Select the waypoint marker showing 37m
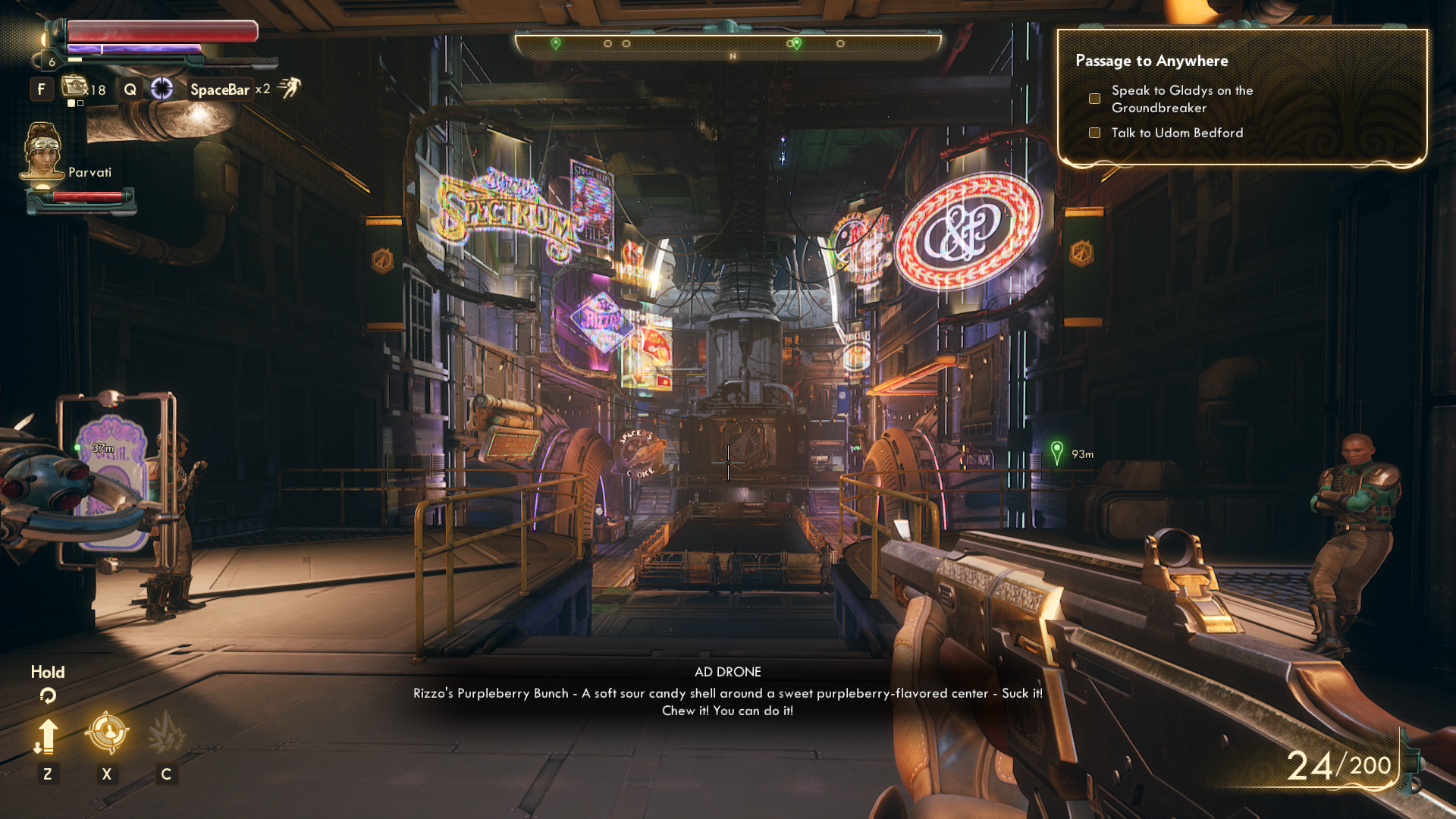Screen dimensions: 1456x819 click(77, 448)
